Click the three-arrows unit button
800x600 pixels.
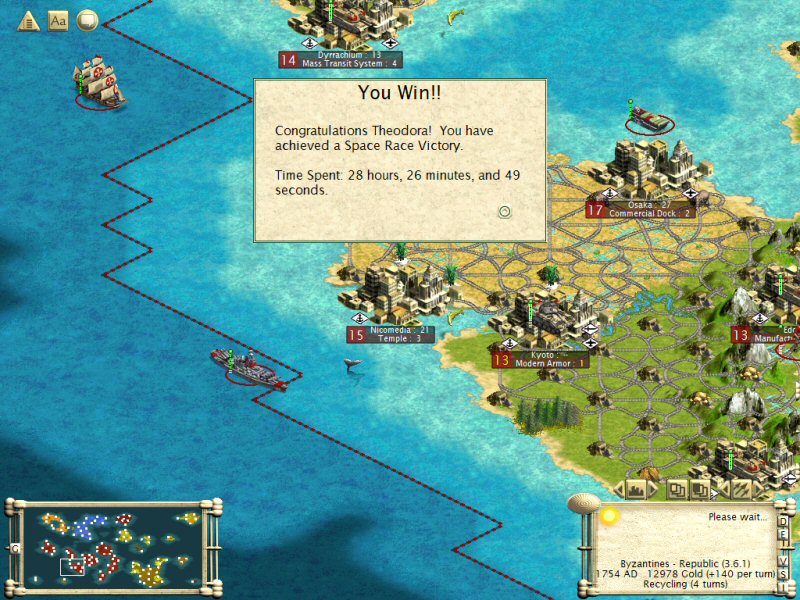[x=741, y=489]
